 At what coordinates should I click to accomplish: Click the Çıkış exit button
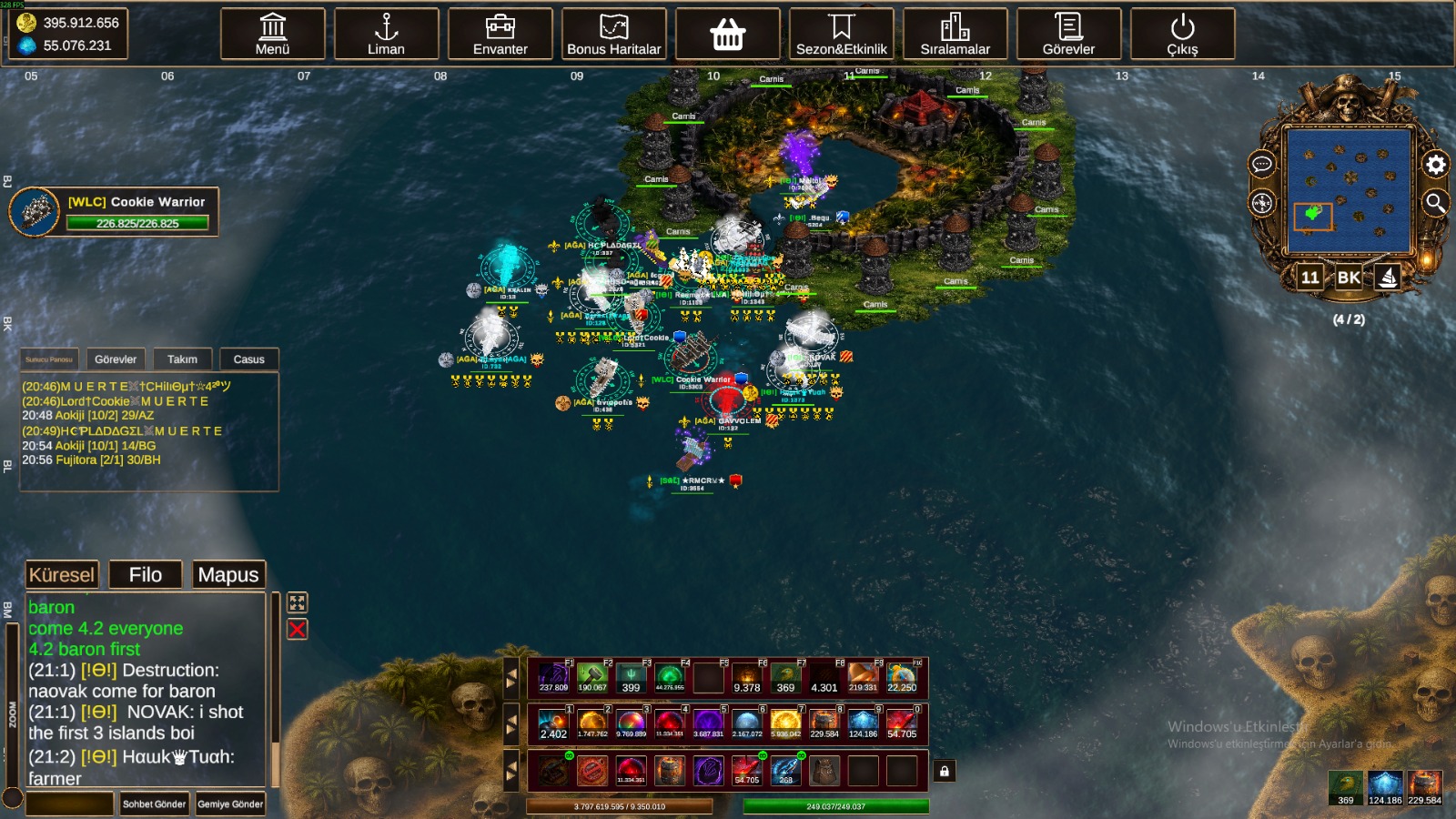coord(1182,35)
